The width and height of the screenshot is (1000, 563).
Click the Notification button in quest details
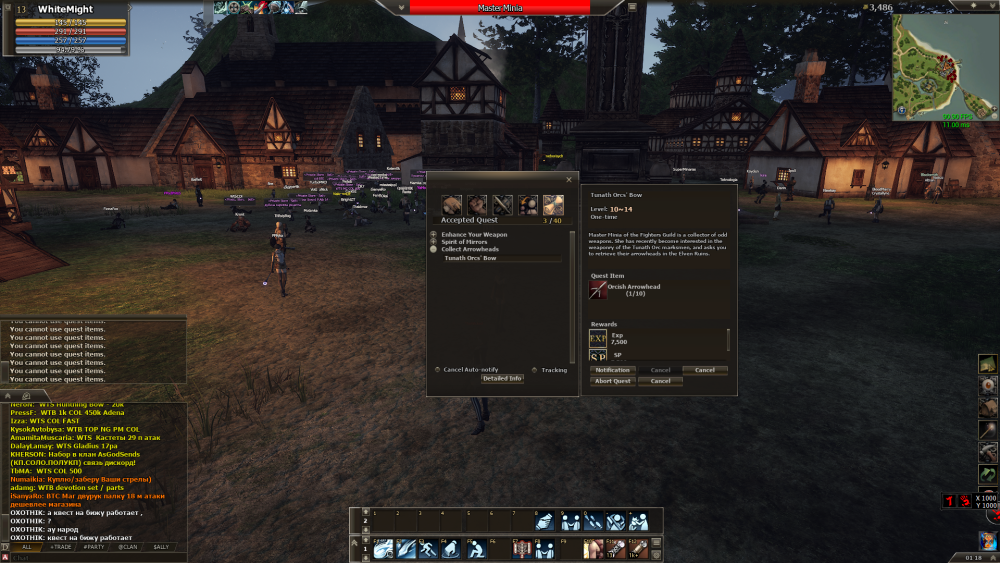click(x=612, y=370)
